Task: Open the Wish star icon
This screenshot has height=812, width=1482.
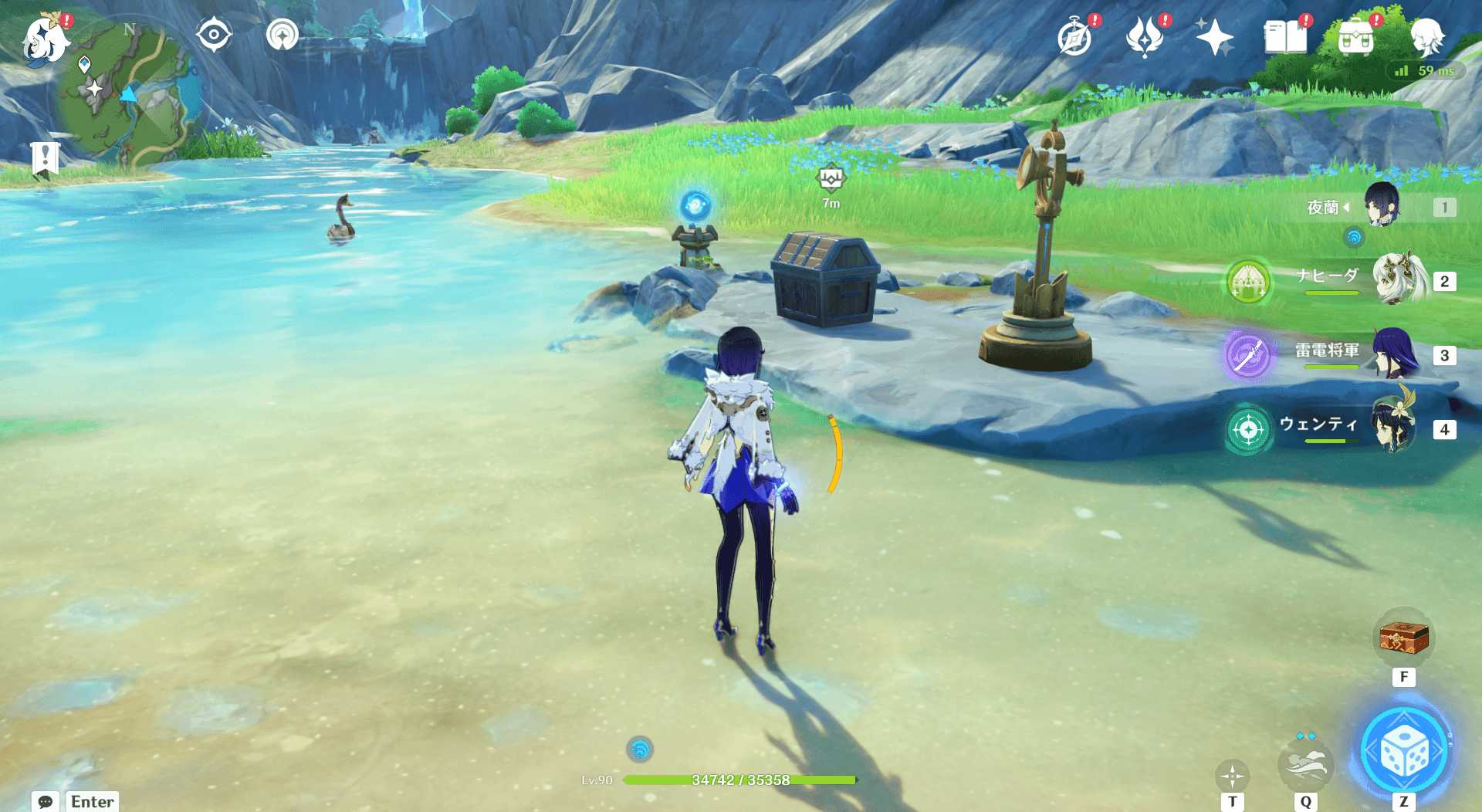Action: coord(1214,38)
